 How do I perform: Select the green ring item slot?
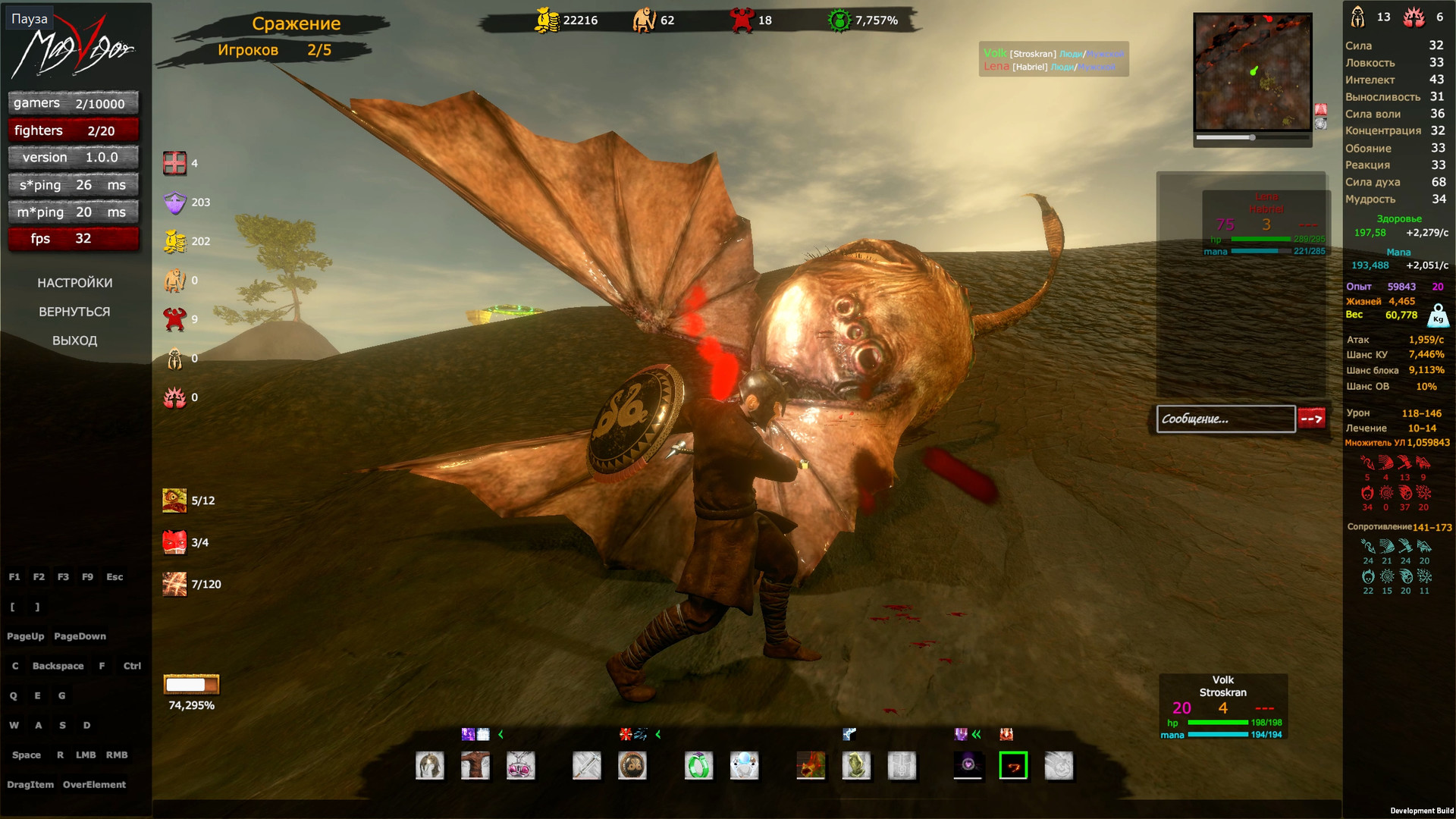[x=698, y=766]
